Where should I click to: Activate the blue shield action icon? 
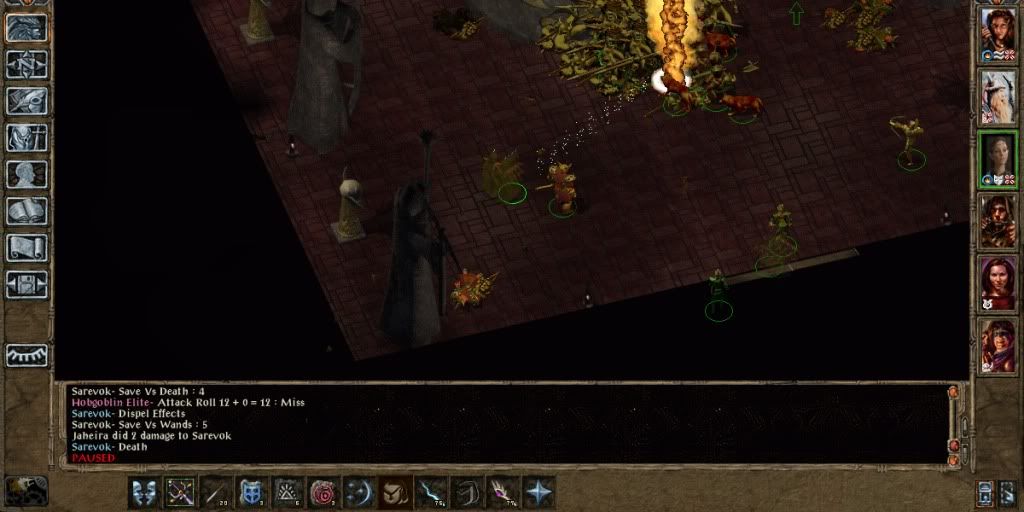(252, 491)
